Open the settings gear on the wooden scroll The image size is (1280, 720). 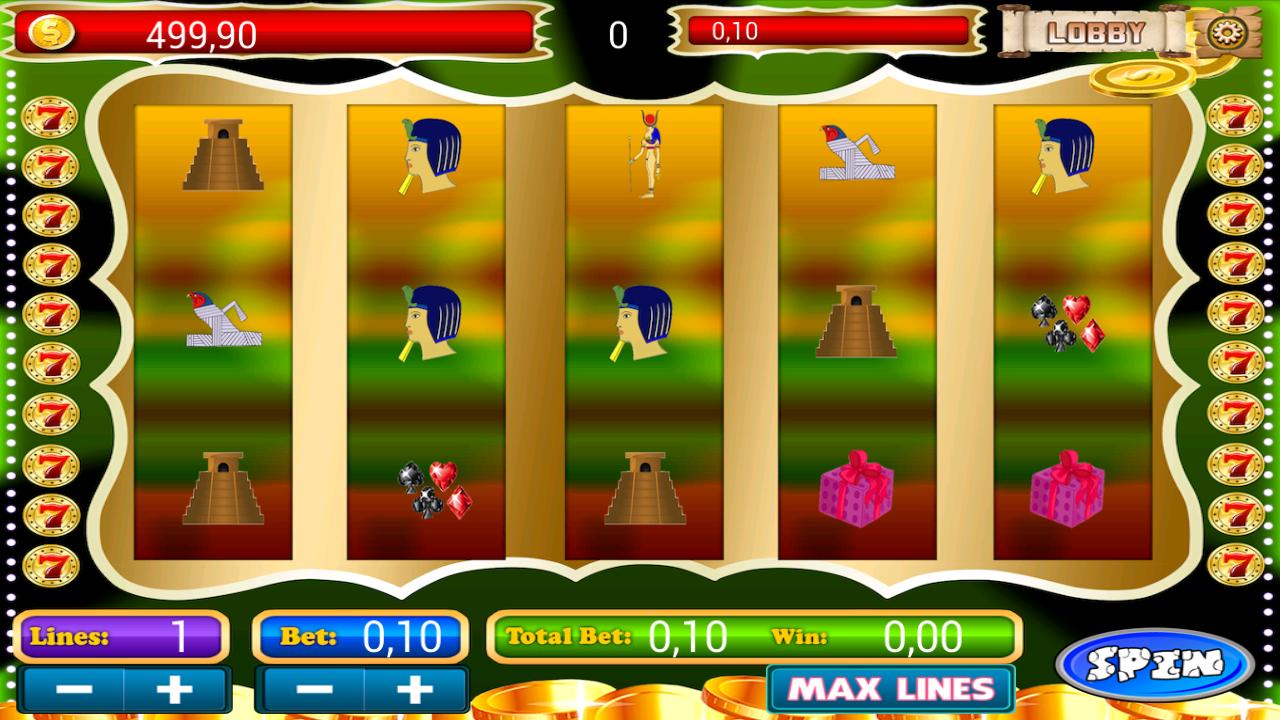click(1226, 32)
